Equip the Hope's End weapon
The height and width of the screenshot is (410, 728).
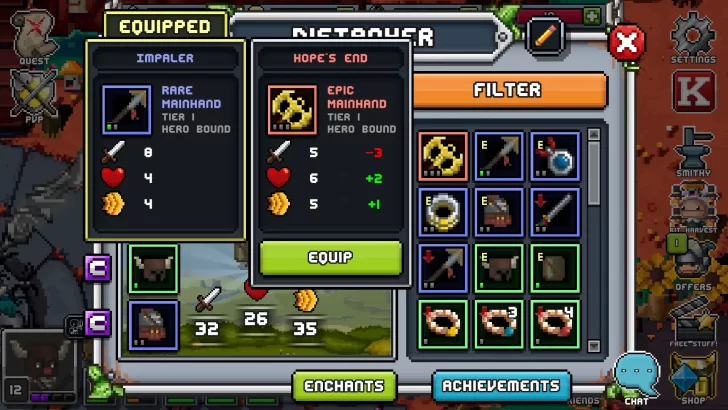(x=330, y=257)
